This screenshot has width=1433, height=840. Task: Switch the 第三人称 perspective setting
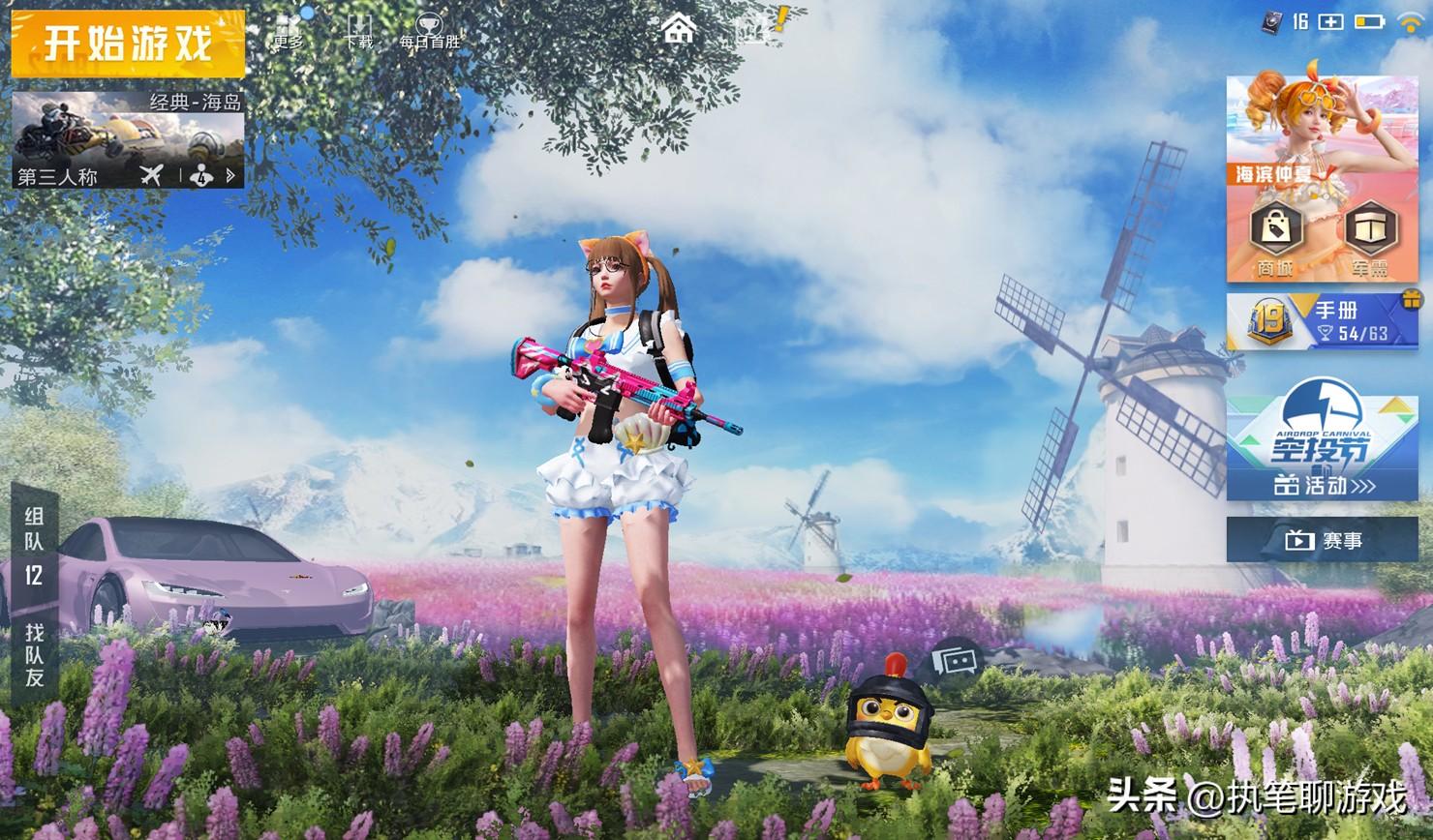[x=58, y=176]
